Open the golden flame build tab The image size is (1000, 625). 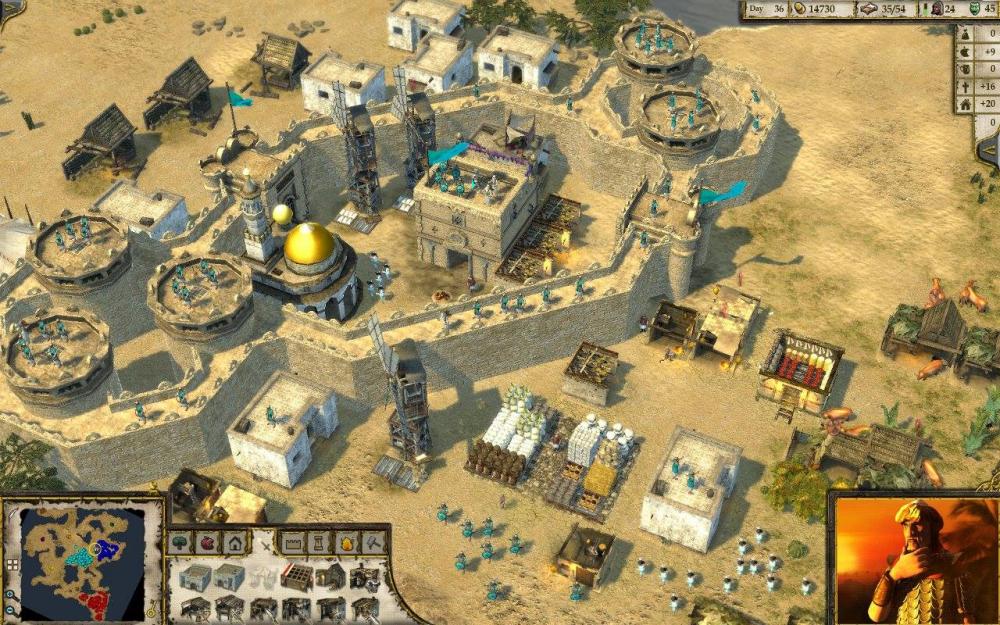pos(347,543)
